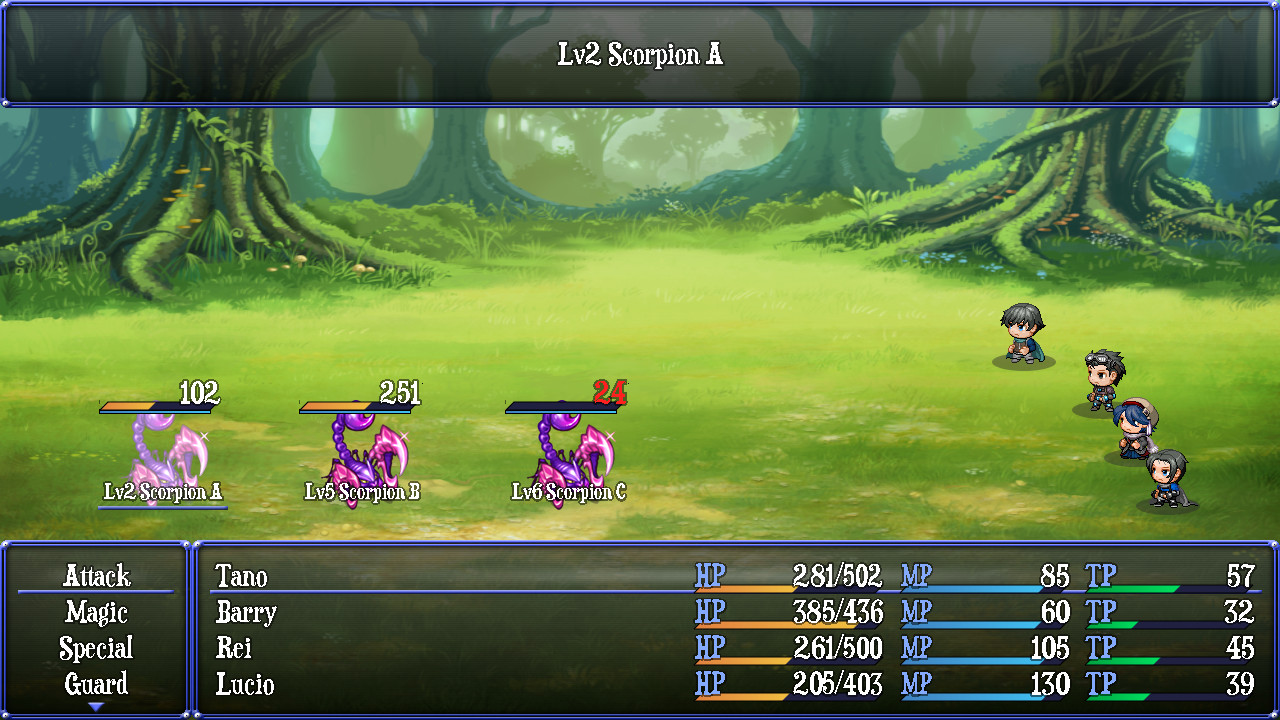
Task: Select the Attack command
Action: [95, 577]
